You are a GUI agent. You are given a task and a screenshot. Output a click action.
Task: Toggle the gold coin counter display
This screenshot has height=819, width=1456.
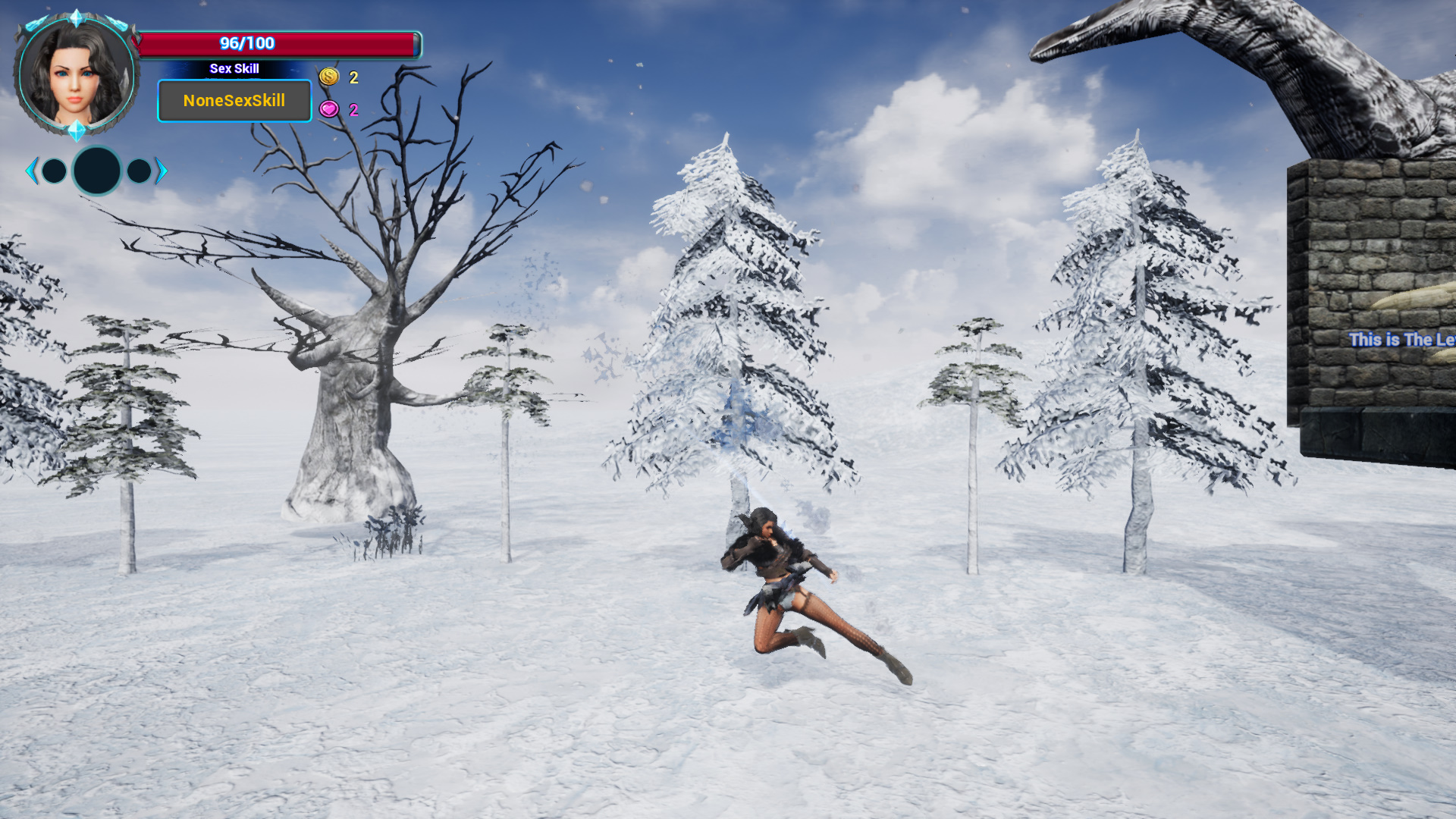(340, 76)
